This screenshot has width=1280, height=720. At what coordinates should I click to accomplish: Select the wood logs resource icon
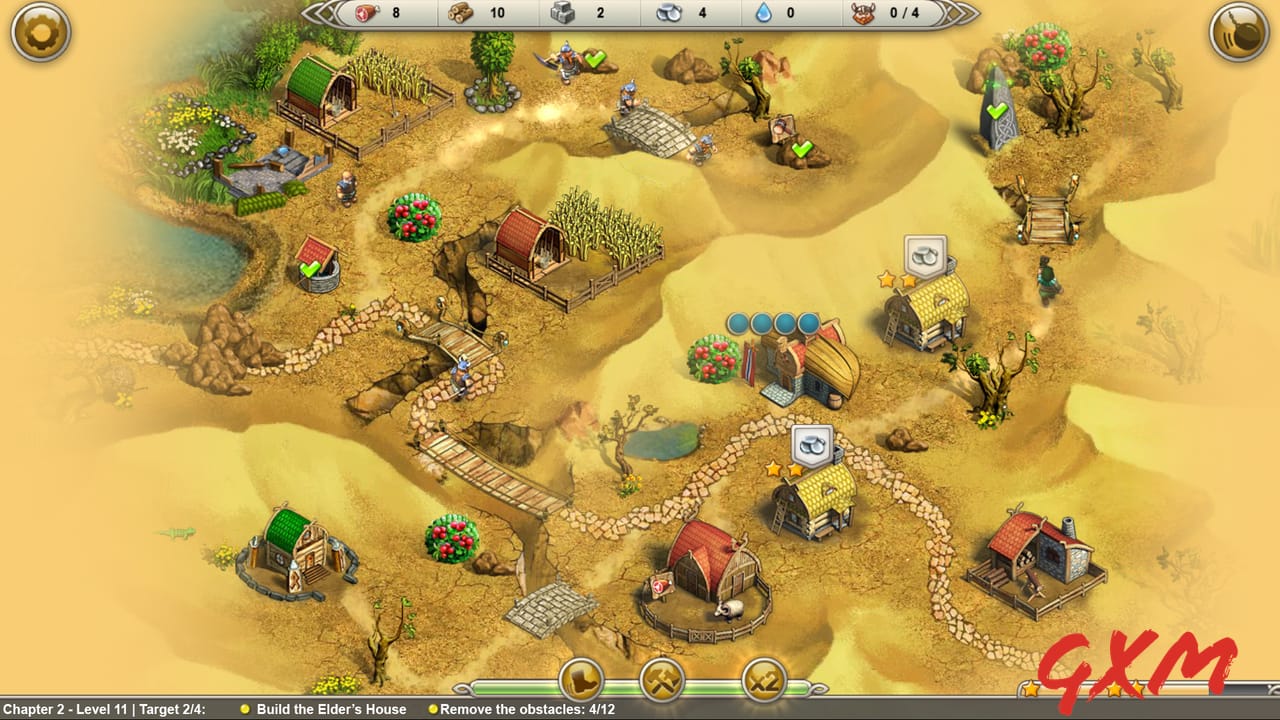click(x=460, y=14)
